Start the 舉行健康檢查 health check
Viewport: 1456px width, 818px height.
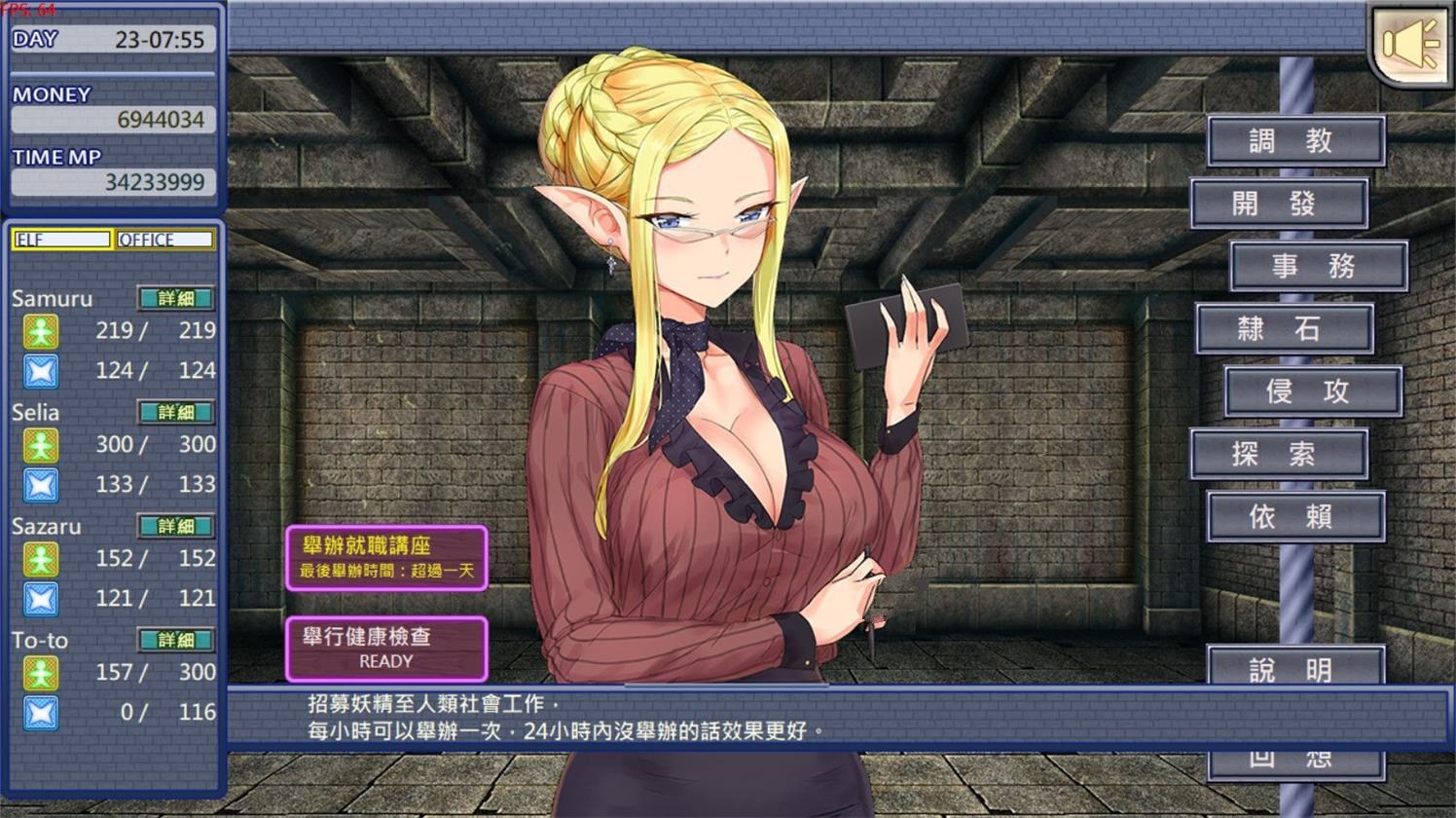point(386,648)
